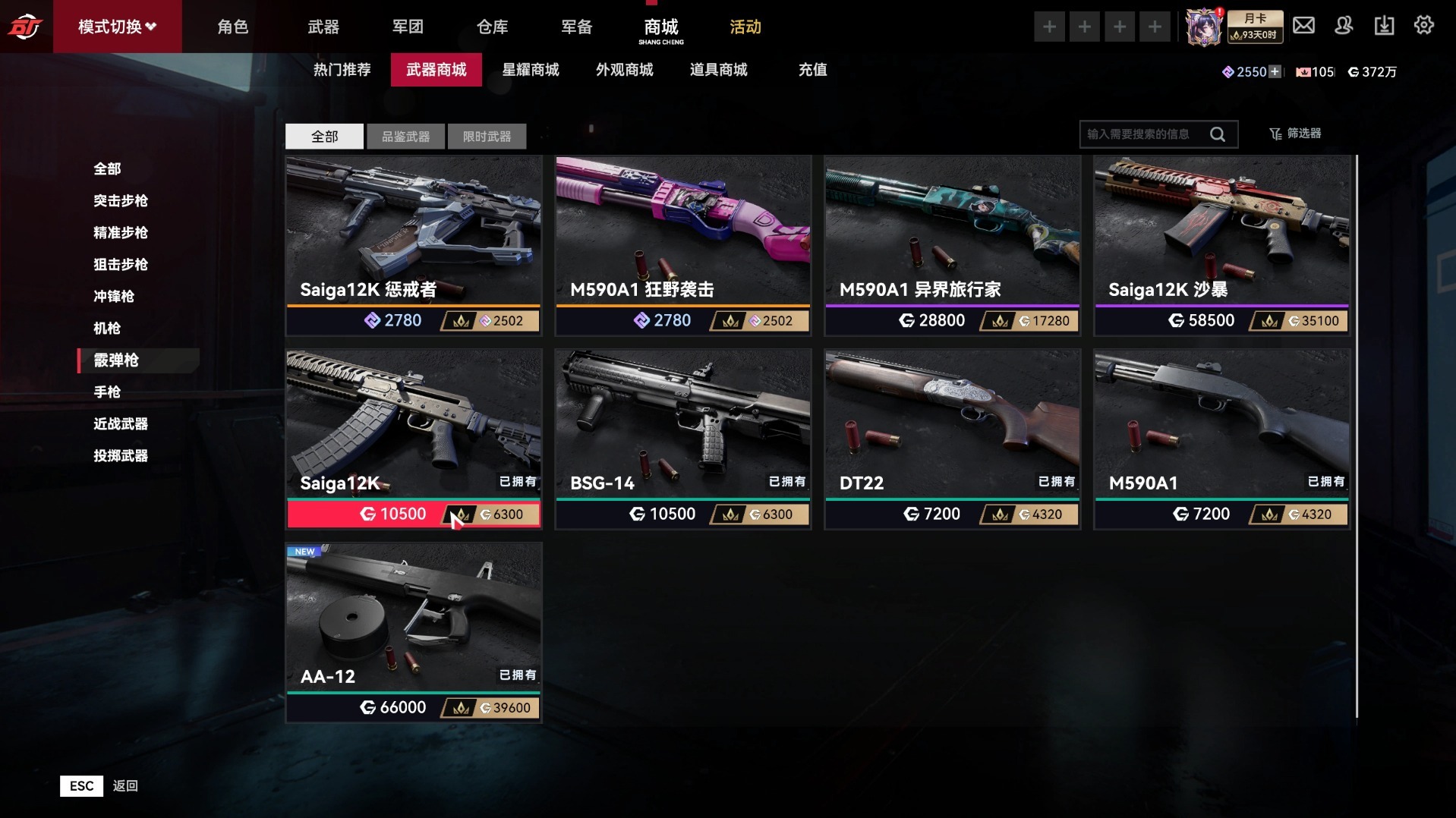Switch to the 活动 events tab
Viewport: 1456px width, 818px height.
(745, 27)
